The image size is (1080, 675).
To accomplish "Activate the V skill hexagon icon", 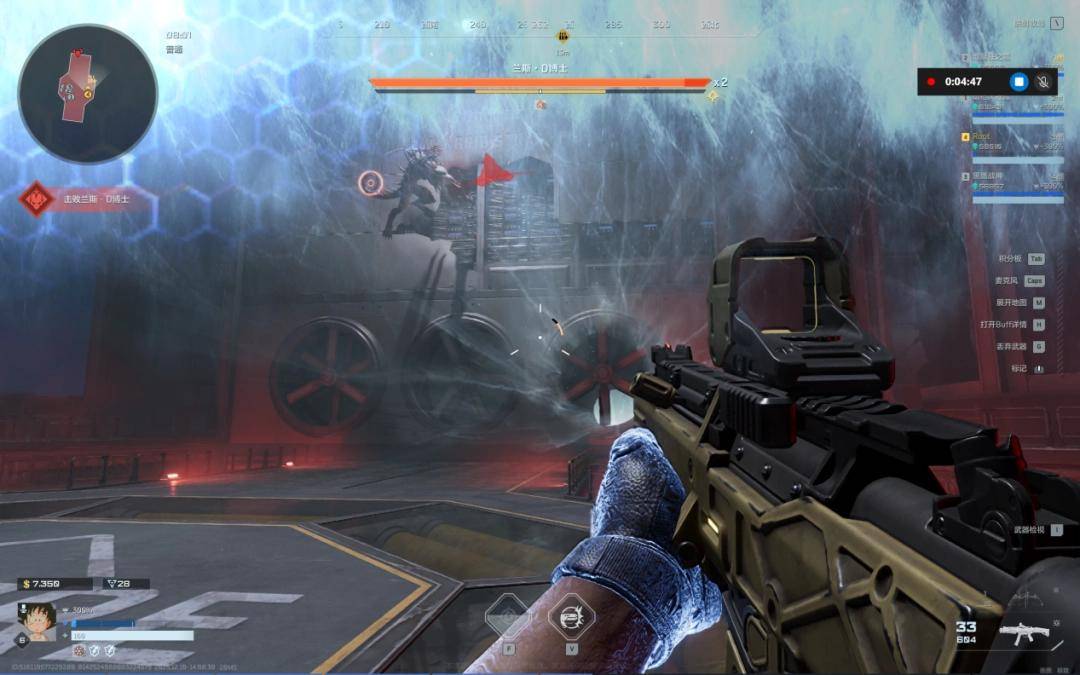I will tap(571, 616).
